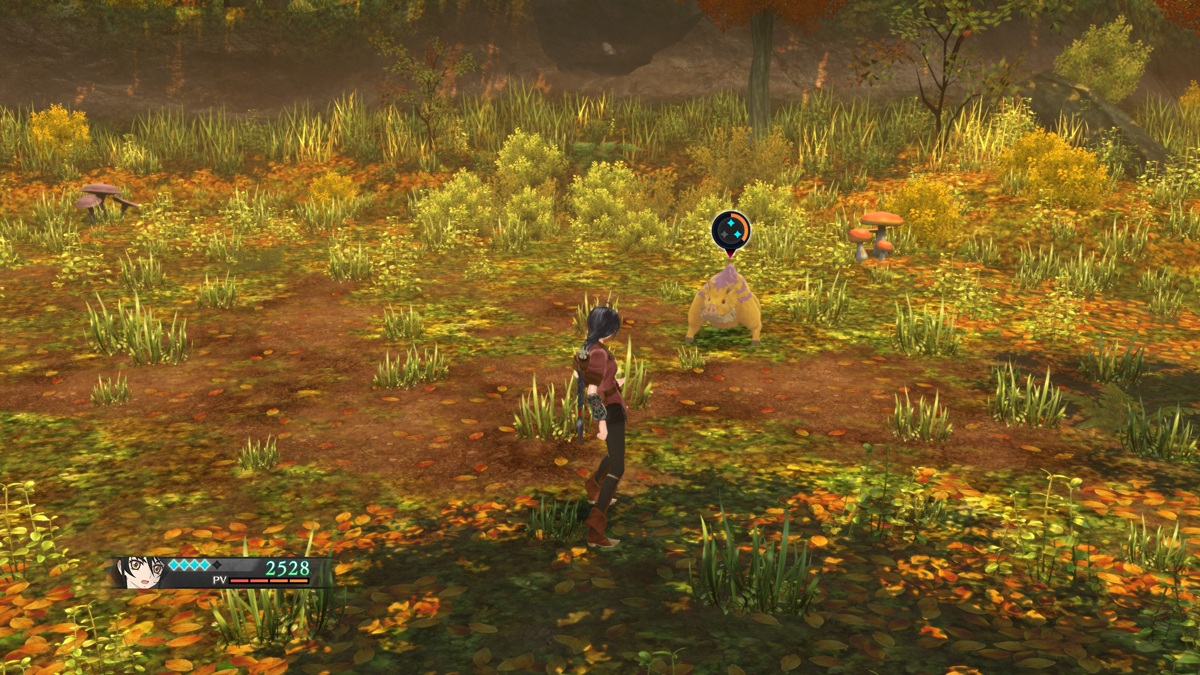The width and height of the screenshot is (1200, 675).
Task: Click Velvet's character portrait
Action: 139,572
